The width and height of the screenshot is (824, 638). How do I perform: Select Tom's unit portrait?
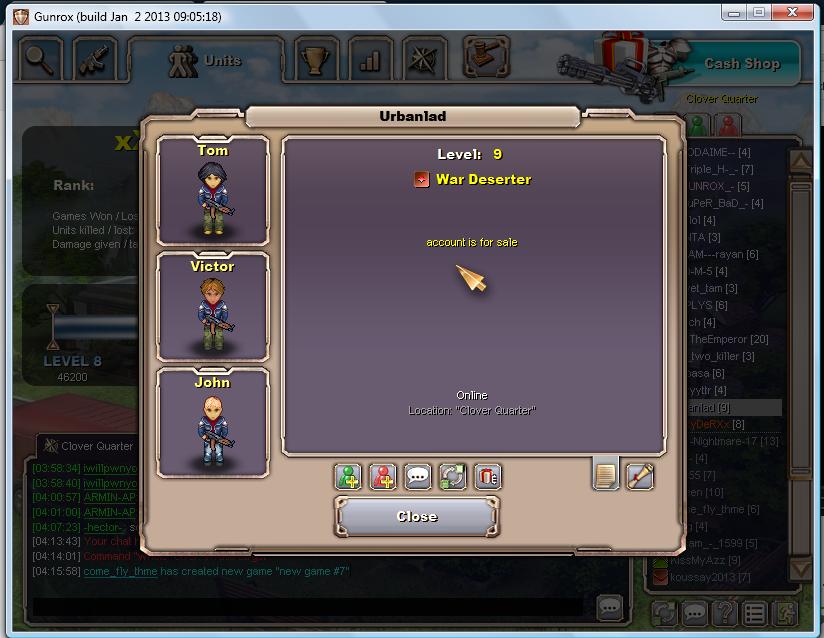[213, 190]
